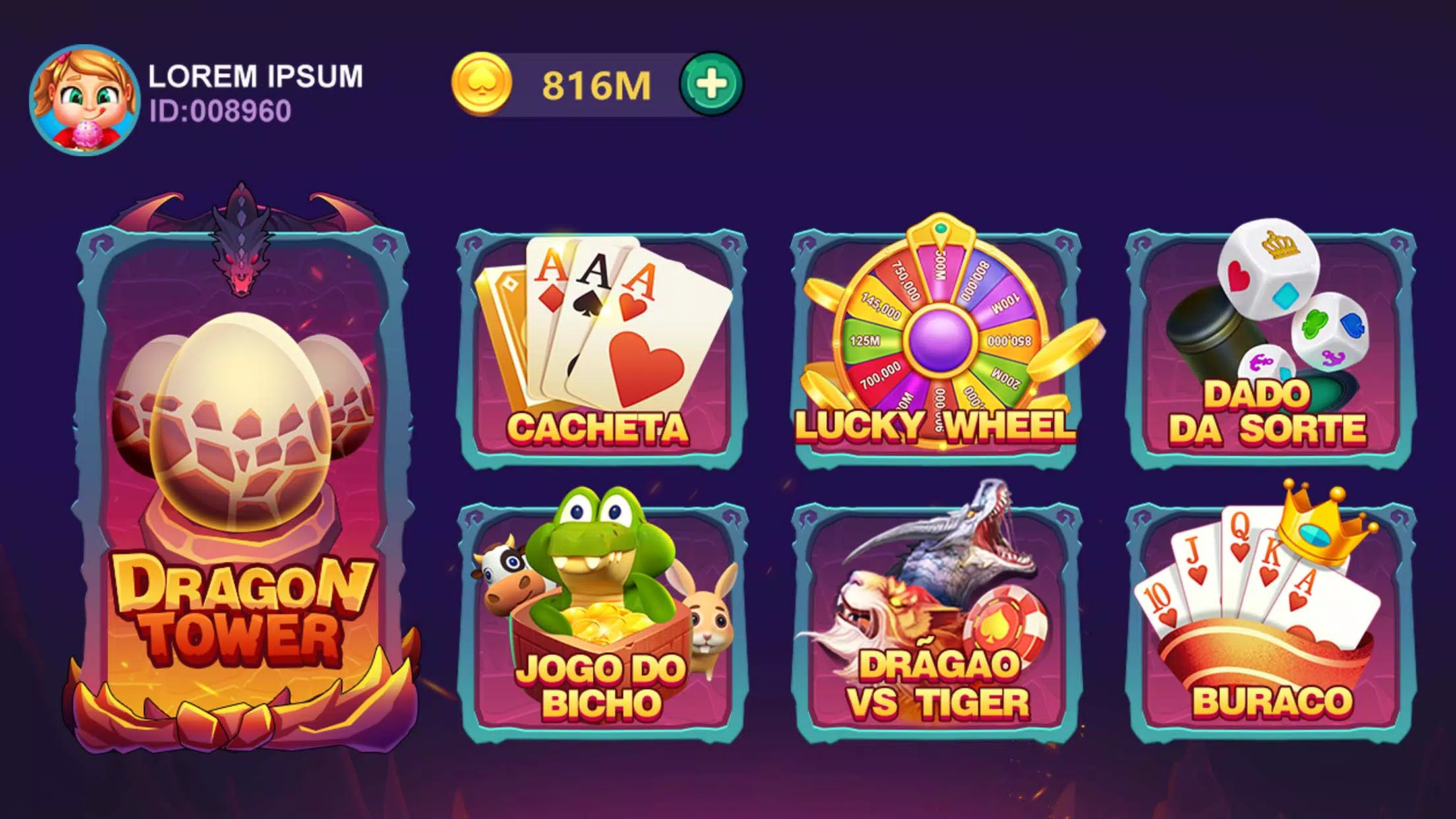The height and width of the screenshot is (819, 1456).
Task: Select the Lucky Wheel game tile
Action: [x=936, y=349]
